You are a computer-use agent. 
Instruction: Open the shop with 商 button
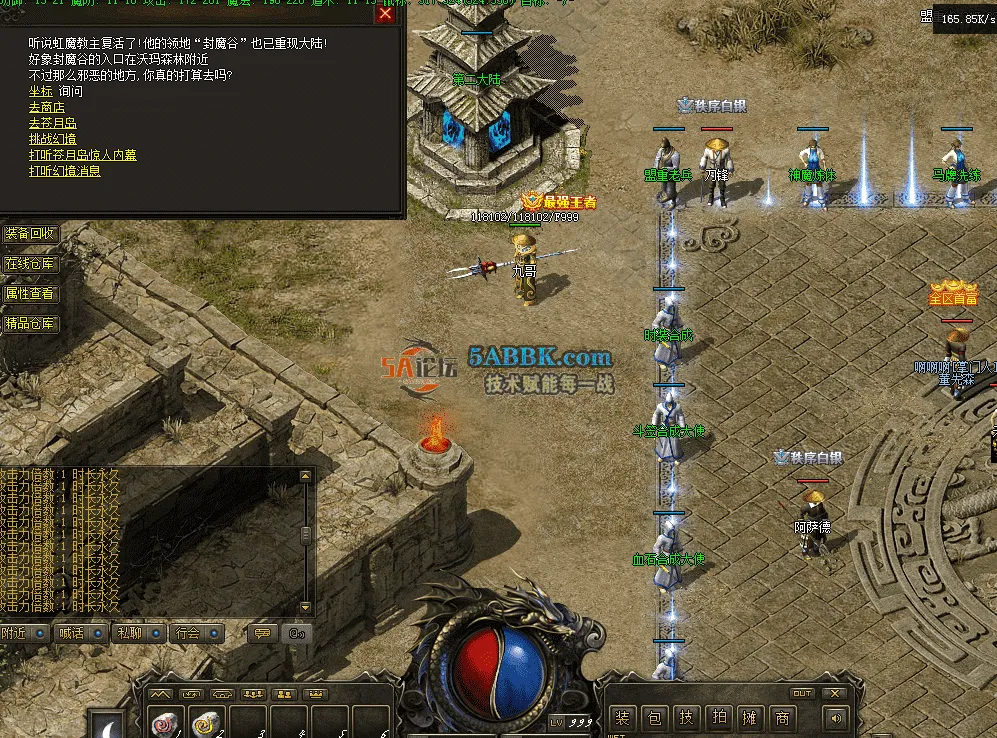click(782, 718)
